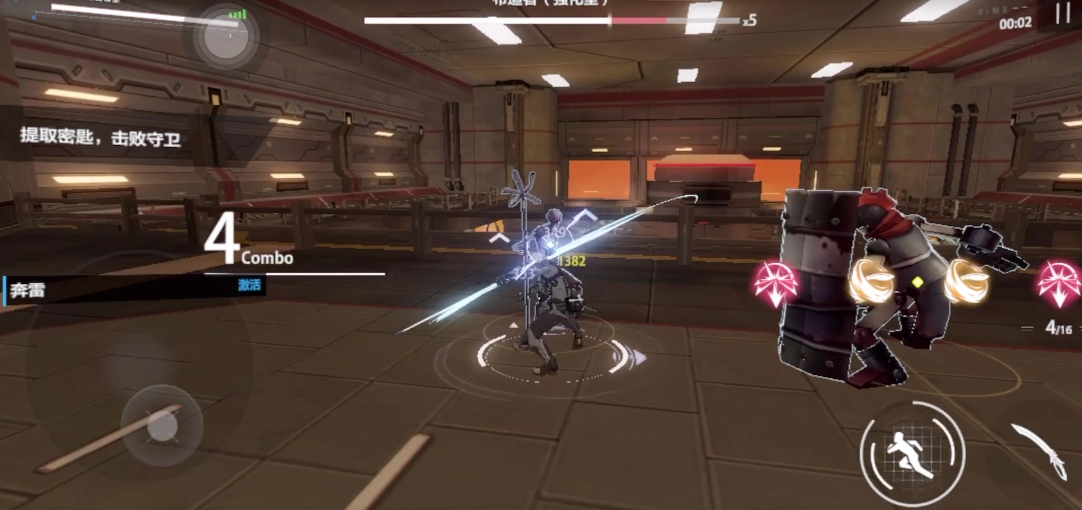1082x510 pixels.
Task: Tap the virtual movement joystick knob
Action: (161, 427)
